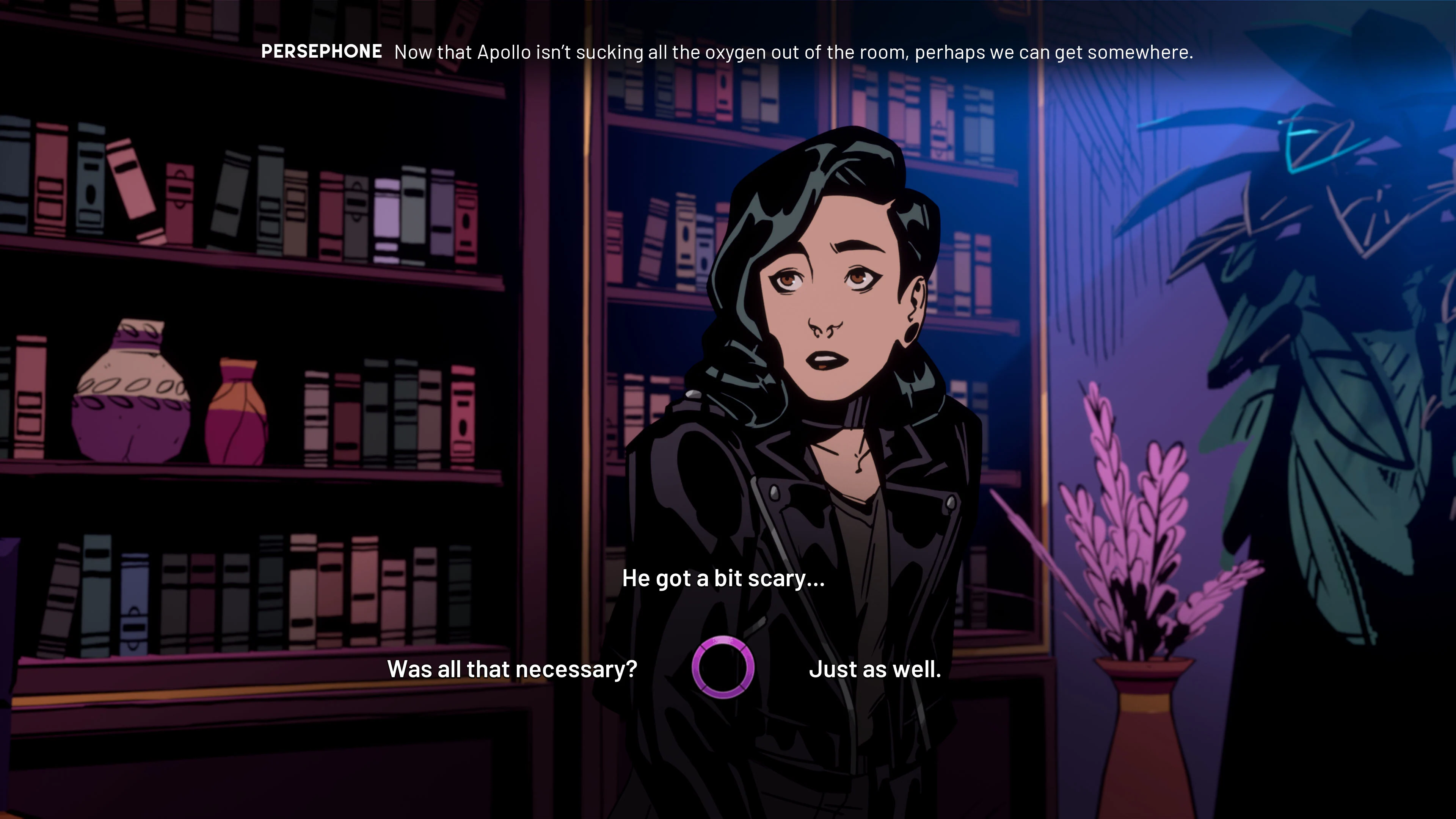Screen dimensions: 1456x819
Task: Click Persephone's dialogue text about Apollo
Action: (791, 53)
